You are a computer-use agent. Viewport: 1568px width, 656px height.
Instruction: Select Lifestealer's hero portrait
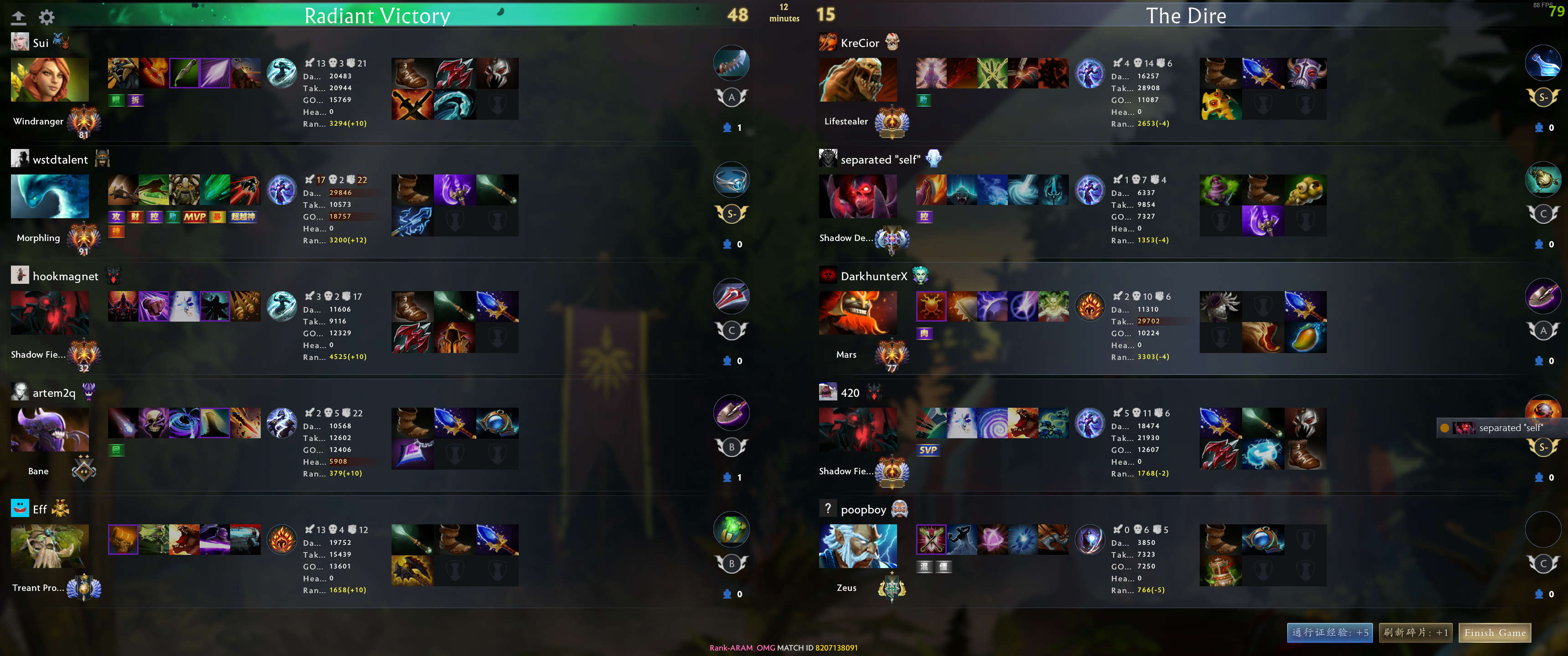click(858, 80)
